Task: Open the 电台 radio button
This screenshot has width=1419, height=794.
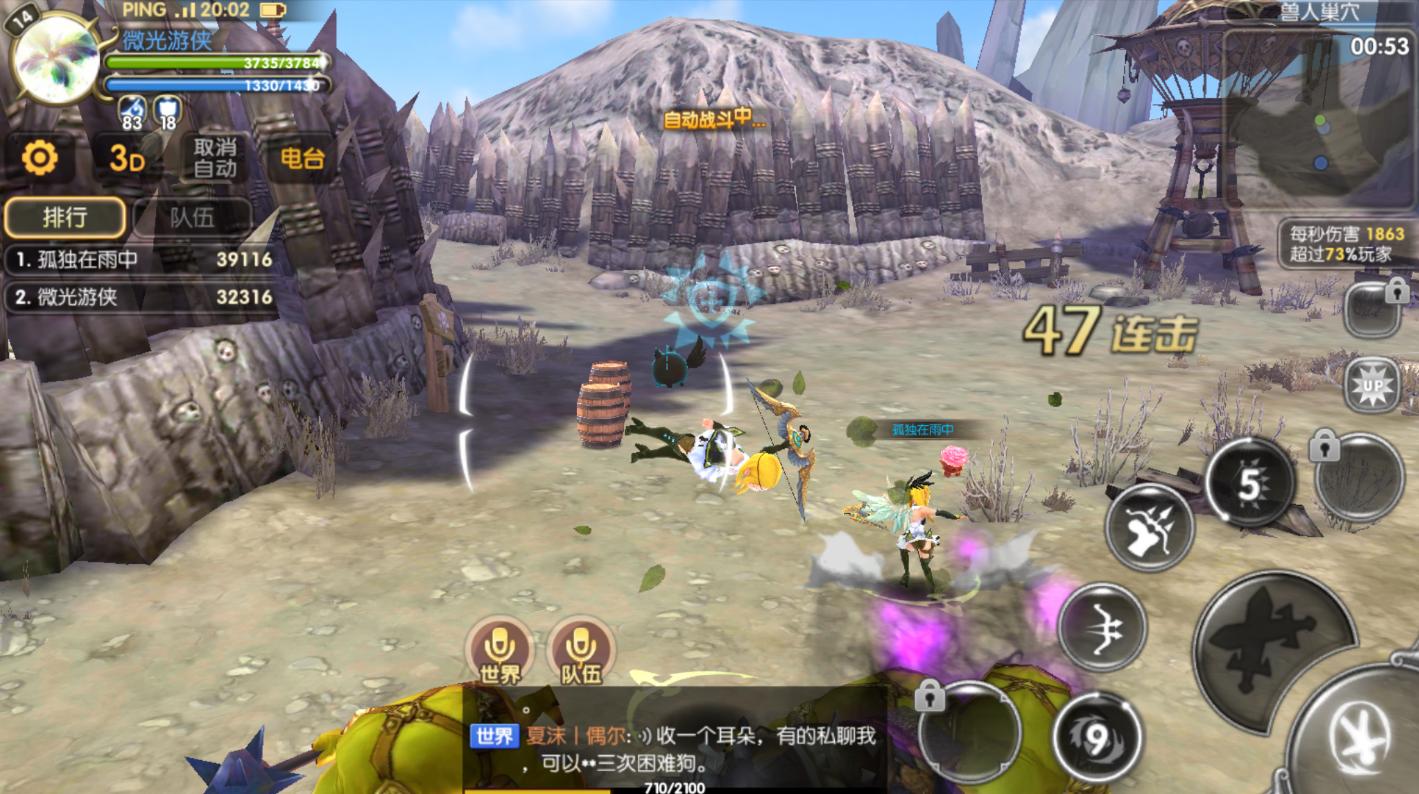Action: 301,158
